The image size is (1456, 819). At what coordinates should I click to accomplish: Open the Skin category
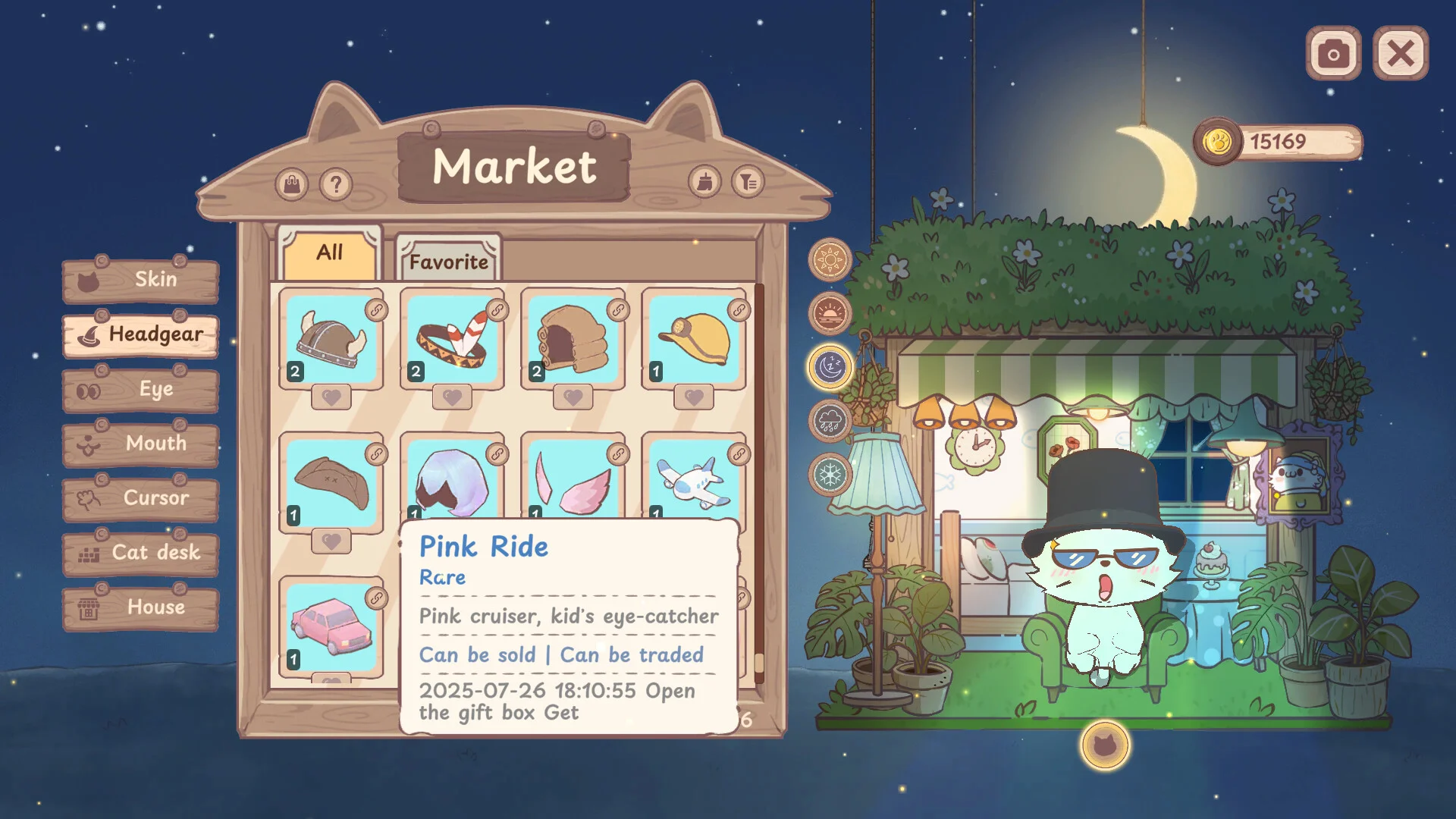141,280
